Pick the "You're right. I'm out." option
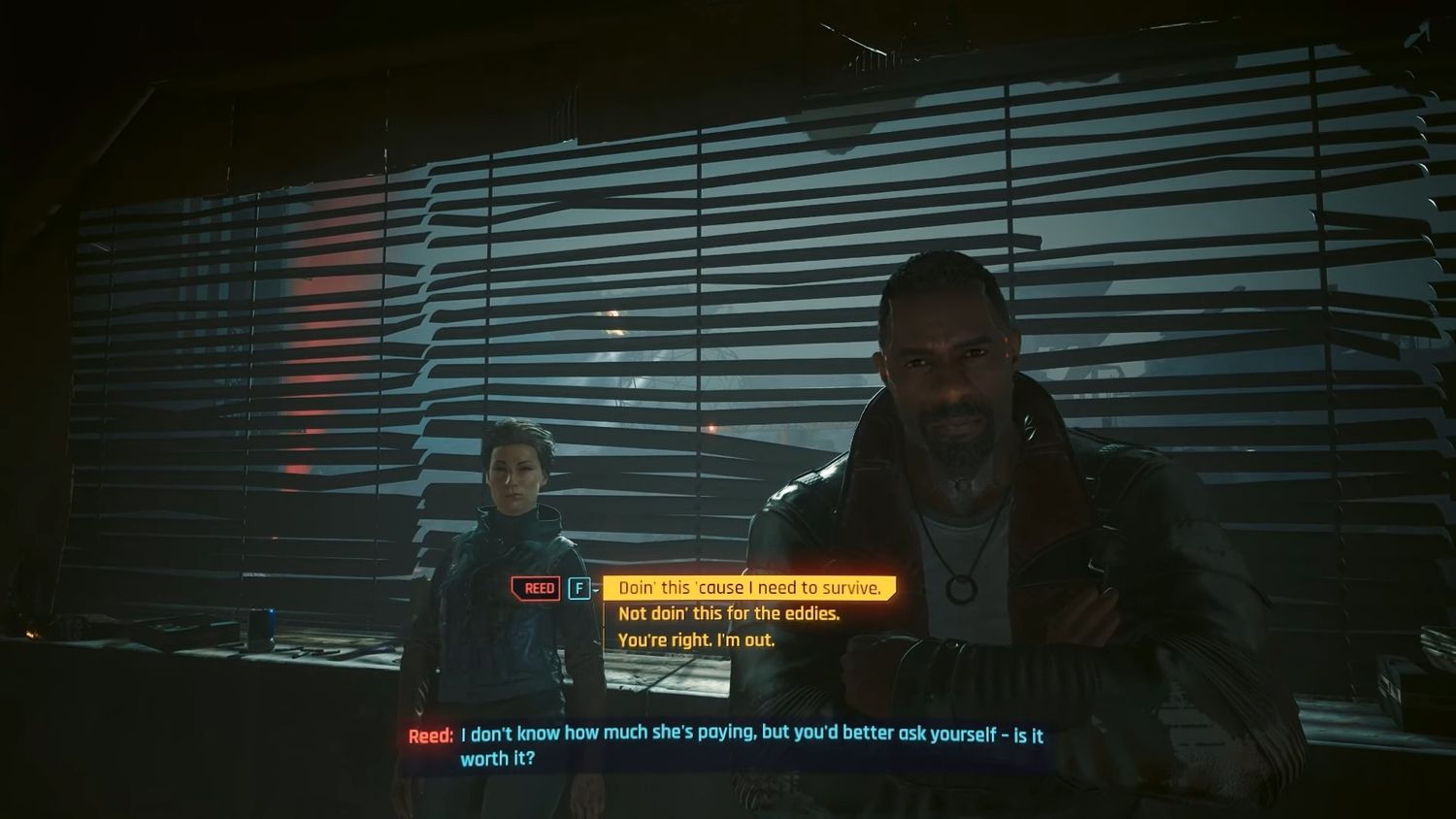Viewport: 1456px width, 819px height. pos(696,639)
